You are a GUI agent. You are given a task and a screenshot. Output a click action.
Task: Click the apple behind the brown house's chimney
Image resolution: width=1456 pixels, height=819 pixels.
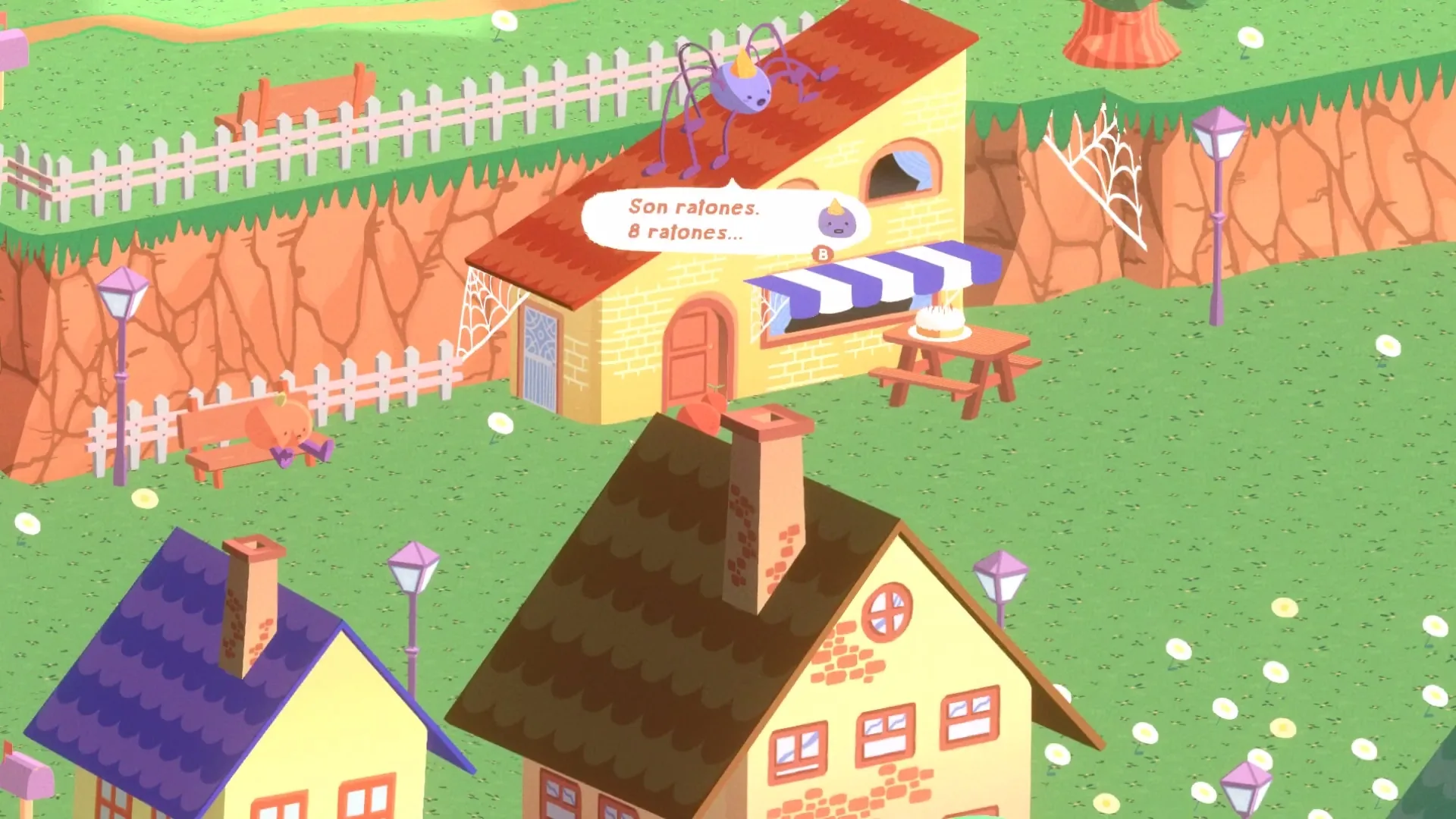point(705,413)
